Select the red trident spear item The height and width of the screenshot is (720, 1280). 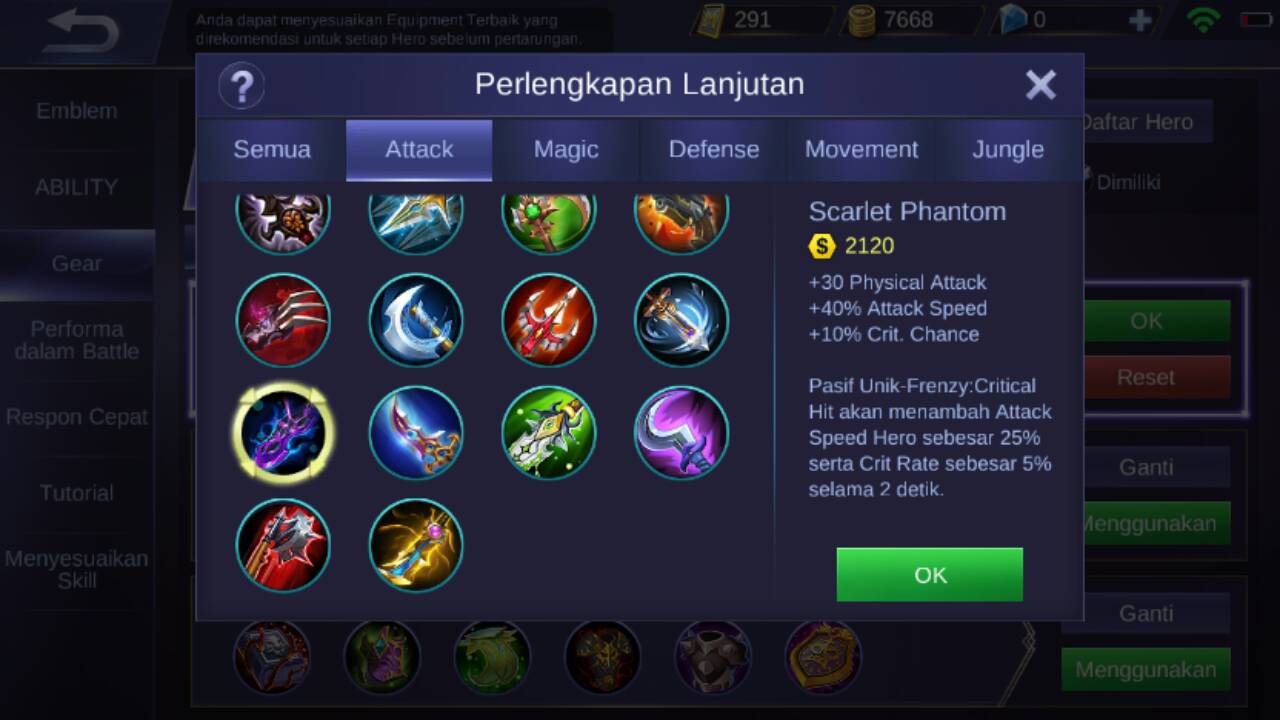549,320
